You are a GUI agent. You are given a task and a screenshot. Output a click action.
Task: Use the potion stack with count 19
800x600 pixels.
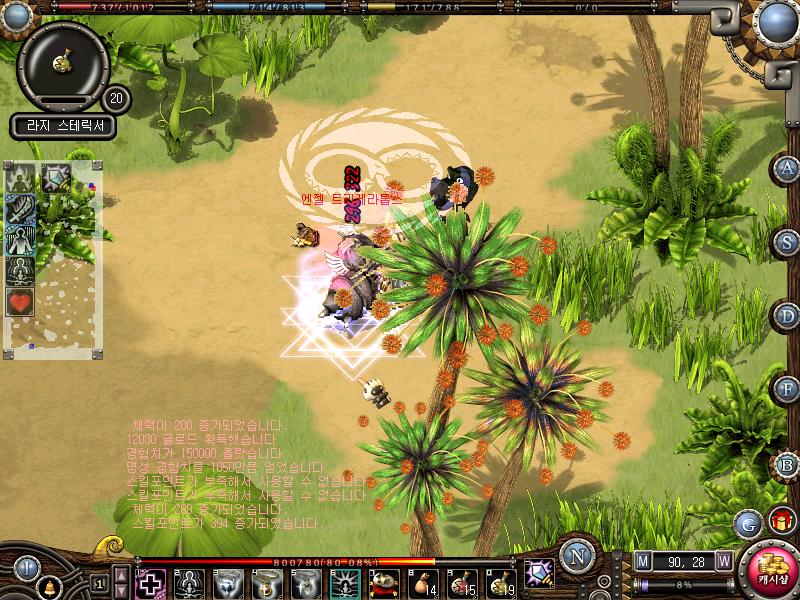[501, 582]
